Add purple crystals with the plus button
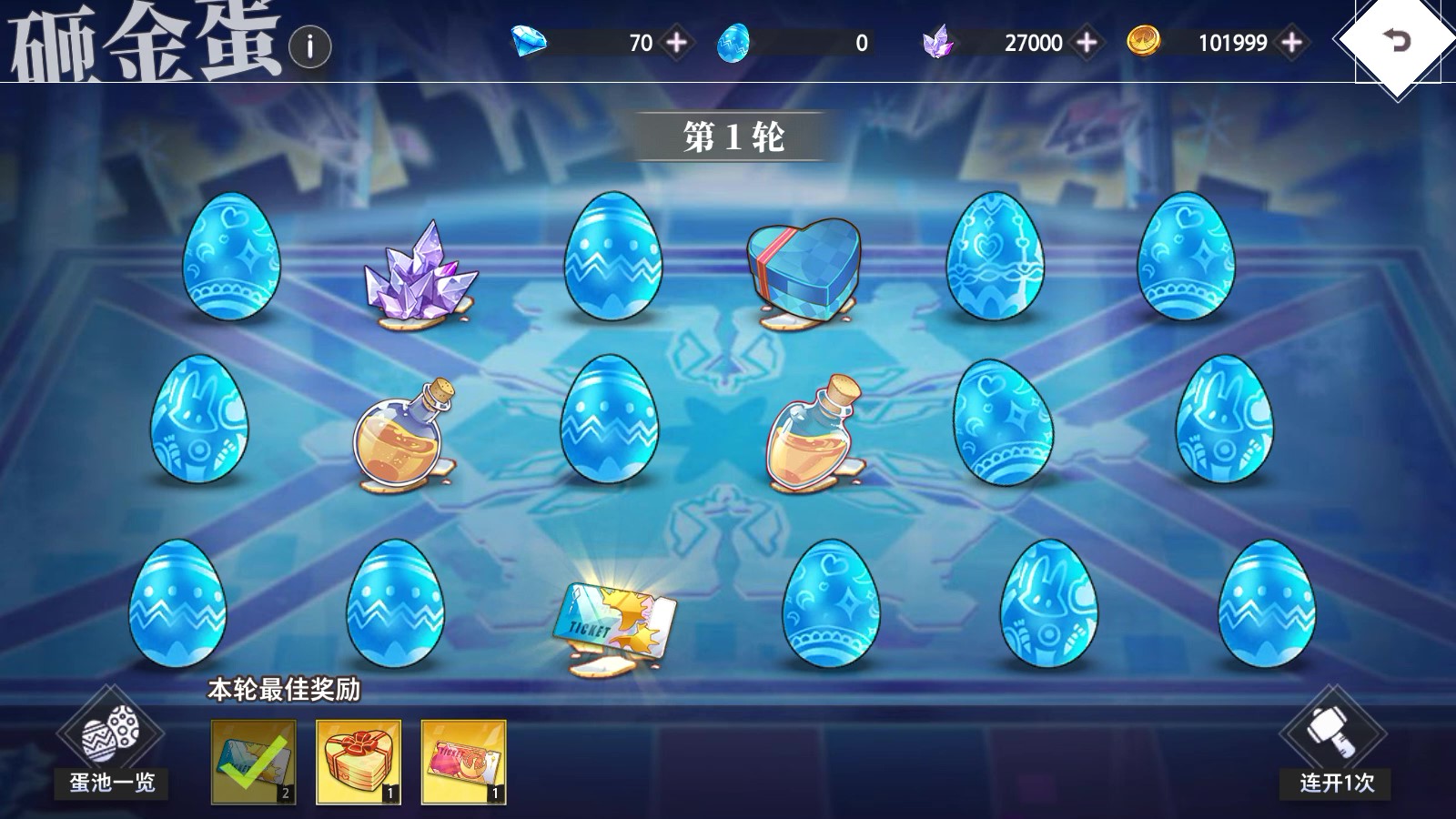 (1087, 42)
